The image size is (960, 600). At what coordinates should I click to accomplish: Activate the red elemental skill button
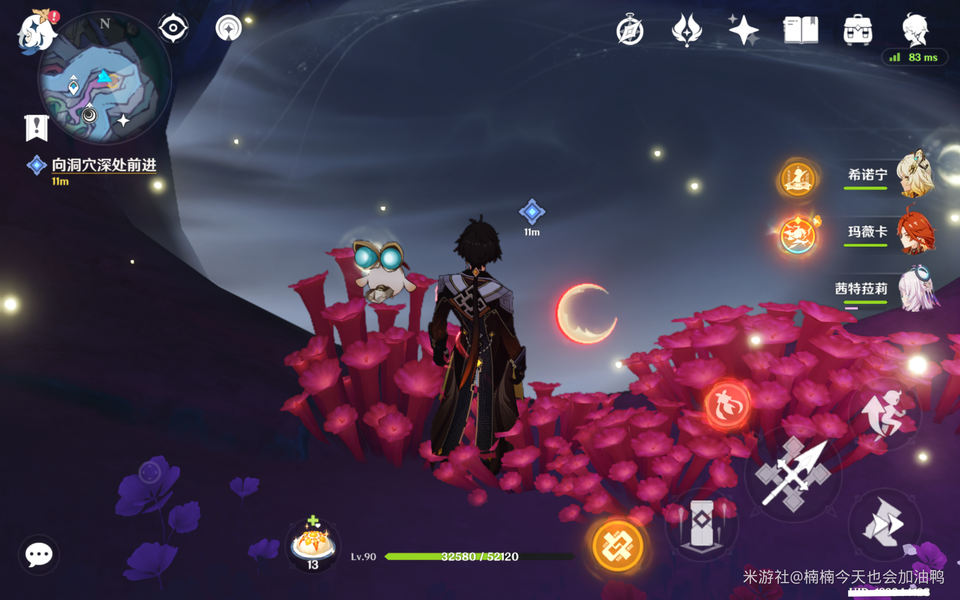coord(727,404)
